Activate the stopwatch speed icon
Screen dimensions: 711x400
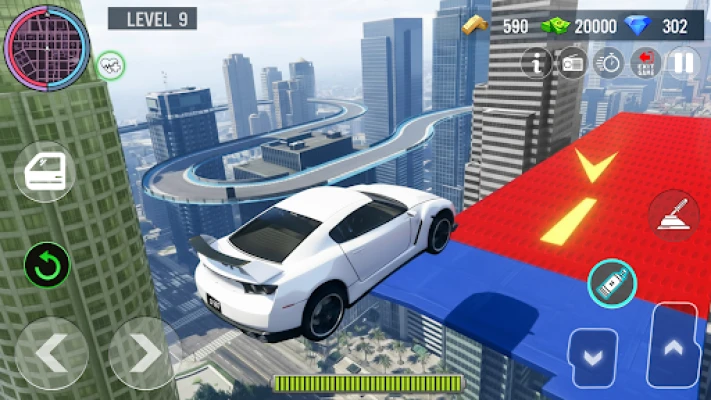click(x=608, y=62)
